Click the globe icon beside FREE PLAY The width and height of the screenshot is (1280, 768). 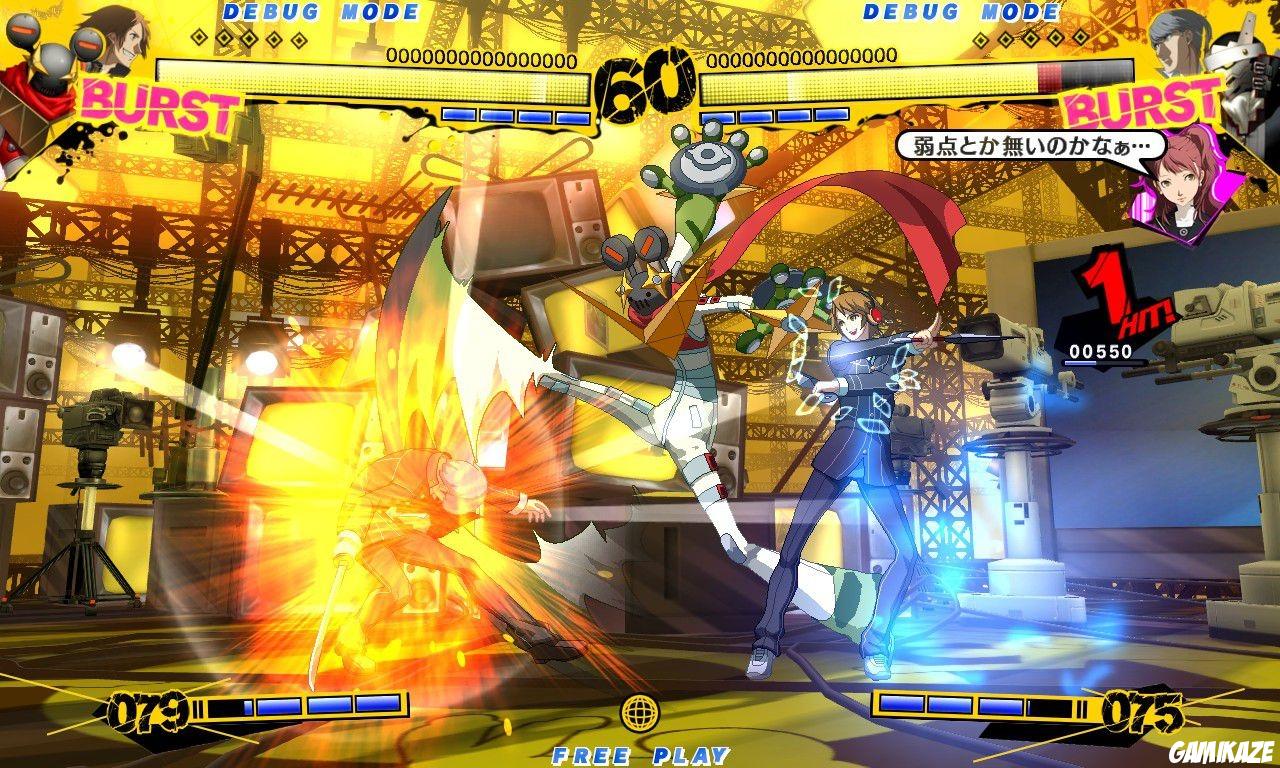click(641, 711)
